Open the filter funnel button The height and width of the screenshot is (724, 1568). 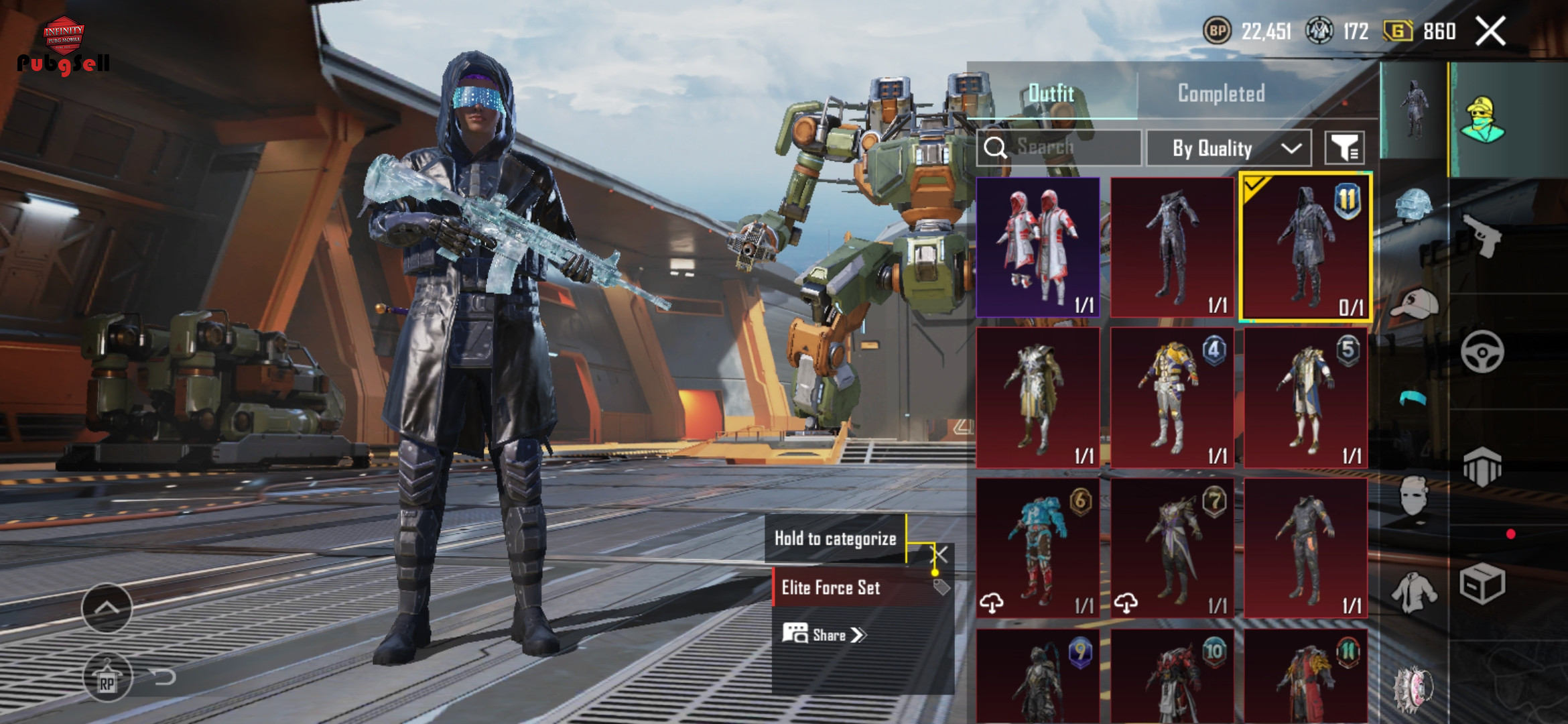[1344, 147]
